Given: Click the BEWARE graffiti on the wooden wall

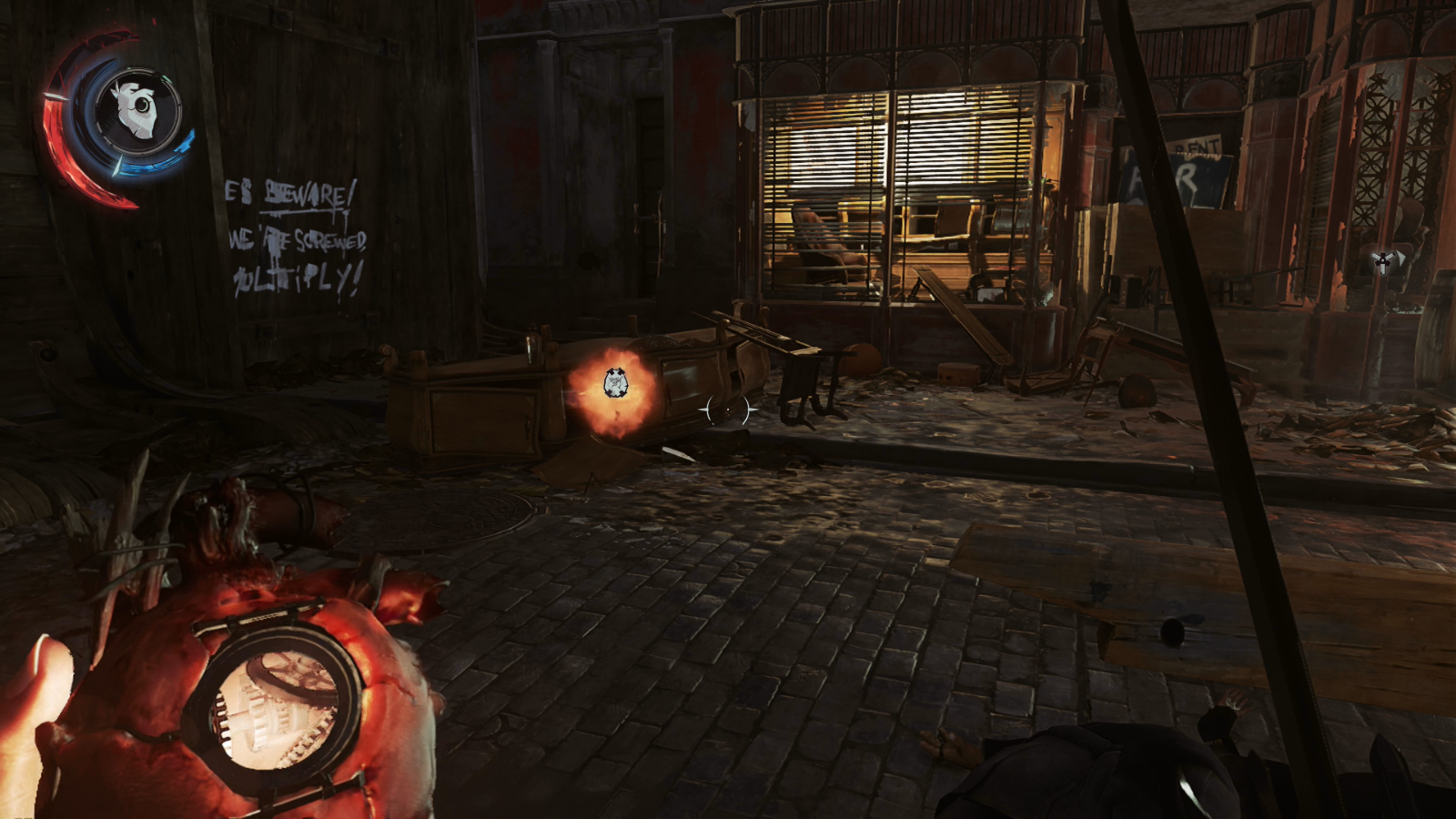Looking at the screenshot, I should pos(305,191).
